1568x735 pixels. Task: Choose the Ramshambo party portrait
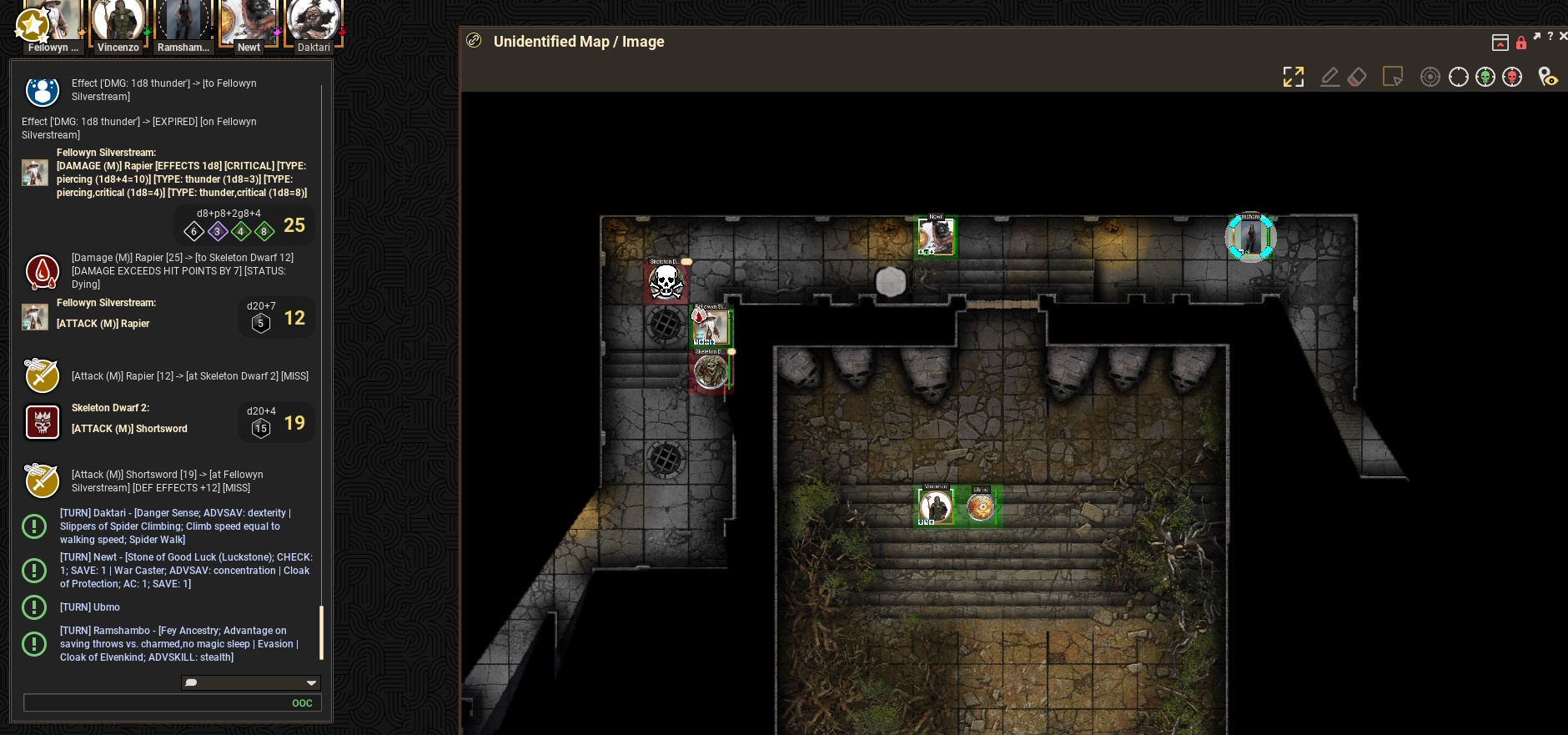click(x=183, y=21)
